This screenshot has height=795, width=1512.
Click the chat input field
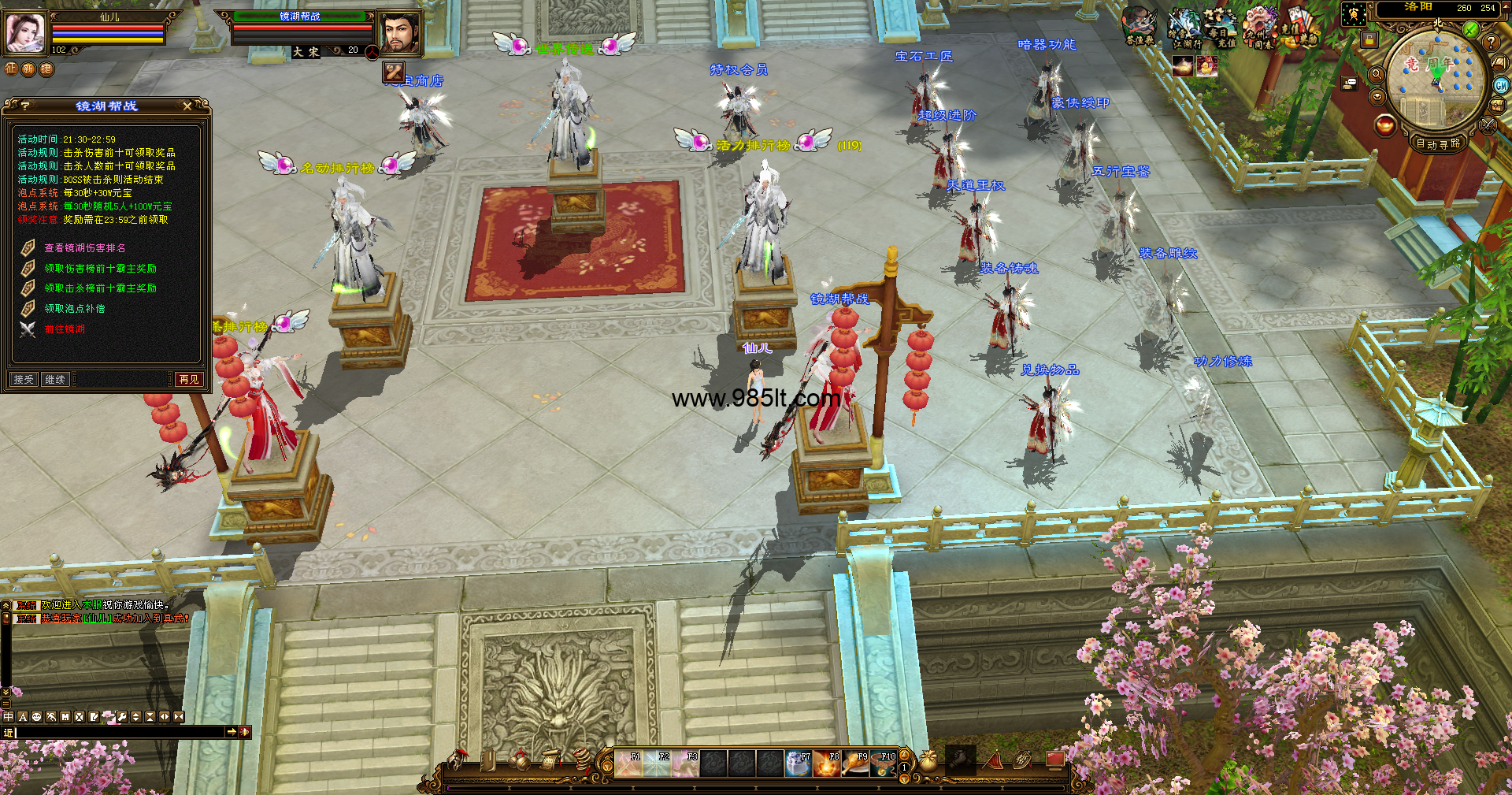point(118,732)
